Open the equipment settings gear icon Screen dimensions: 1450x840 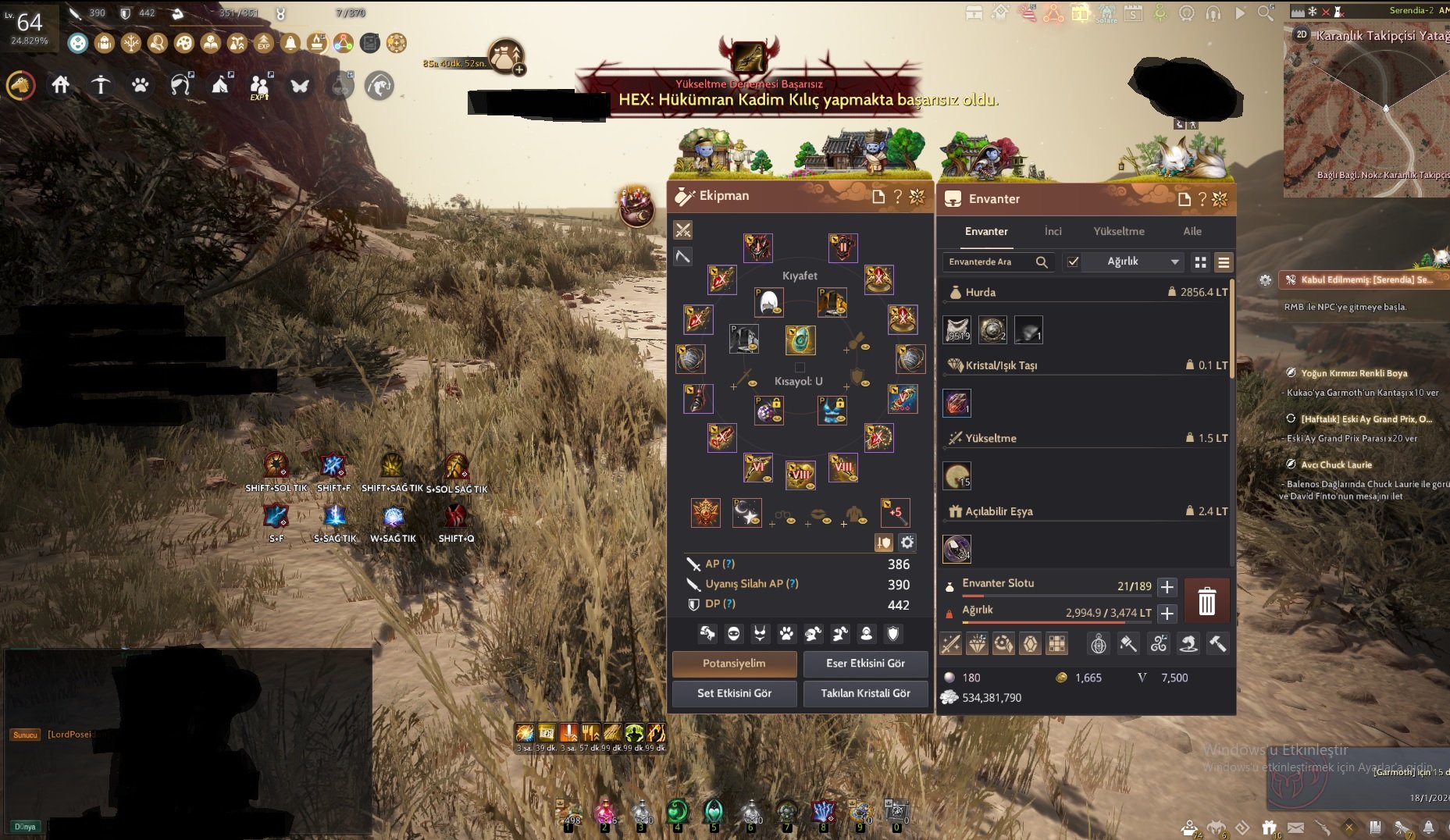pyautogui.click(x=907, y=543)
